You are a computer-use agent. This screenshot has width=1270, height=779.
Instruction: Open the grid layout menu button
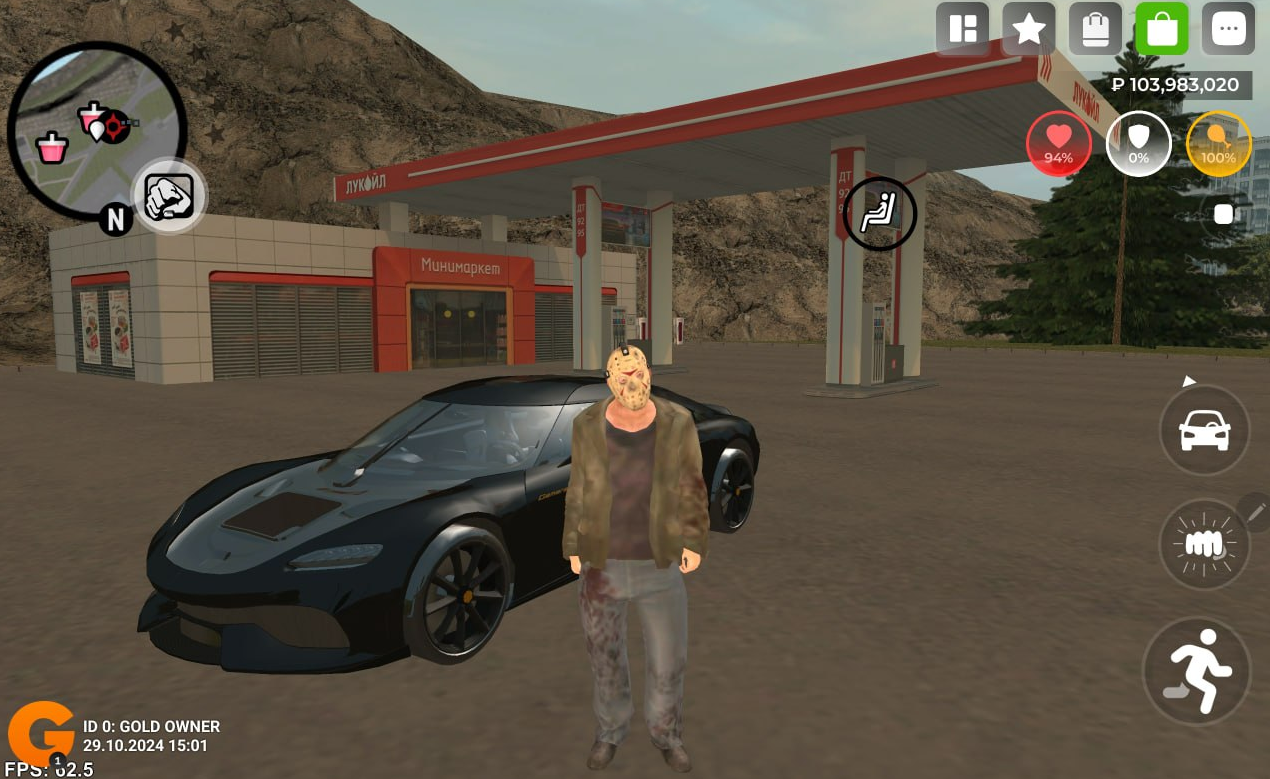pos(962,29)
